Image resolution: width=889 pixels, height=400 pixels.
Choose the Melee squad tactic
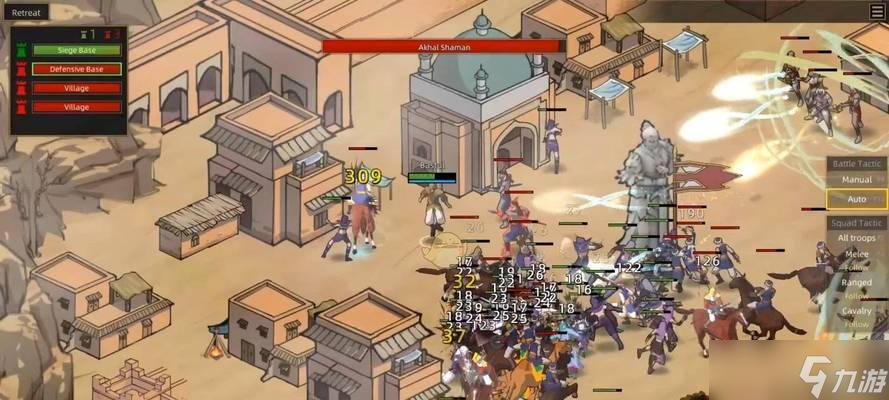856,256
